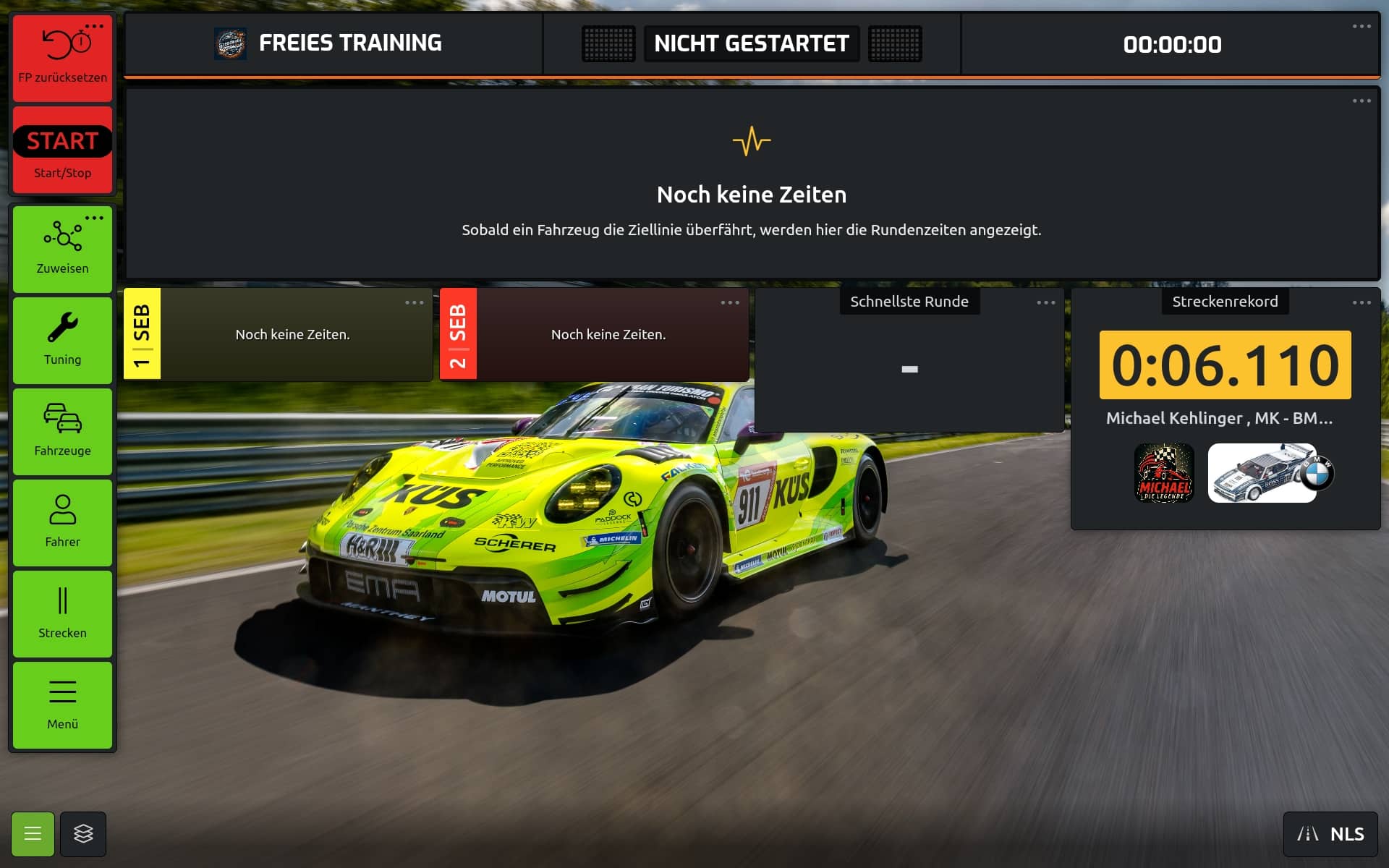Open Streckenrekord panel options dots
Viewport: 1389px width, 868px height.
tap(1362, 302)
